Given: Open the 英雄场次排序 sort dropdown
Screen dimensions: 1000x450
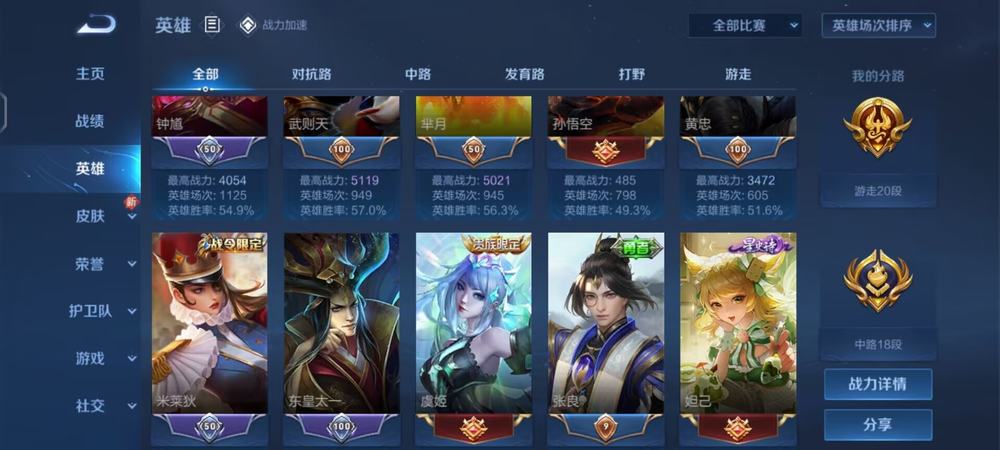Looking at the screenshot, I should pyautogui.click(x=878, y=25).
